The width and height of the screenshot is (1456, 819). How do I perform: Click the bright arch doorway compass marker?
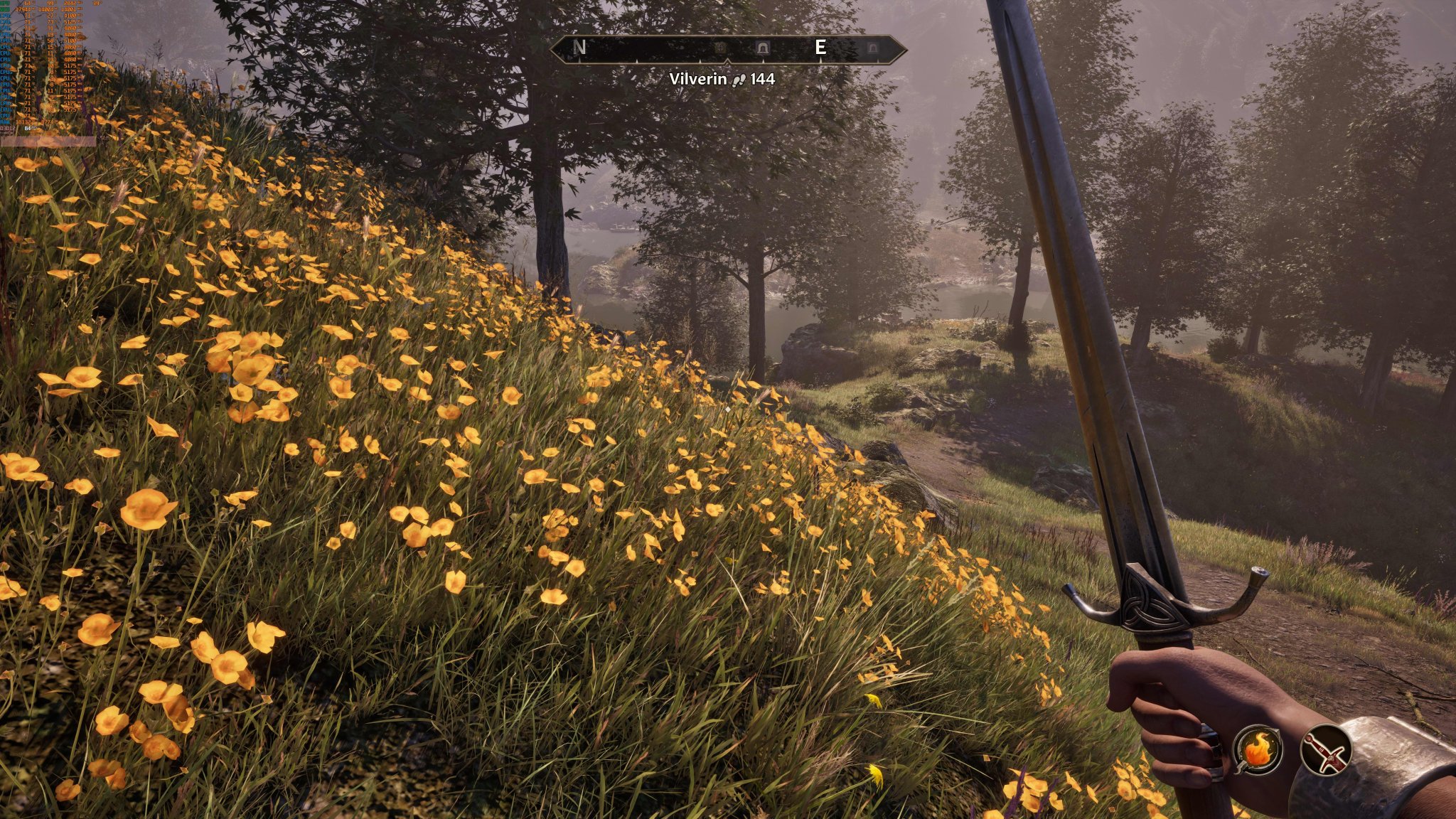coord(763,48)
